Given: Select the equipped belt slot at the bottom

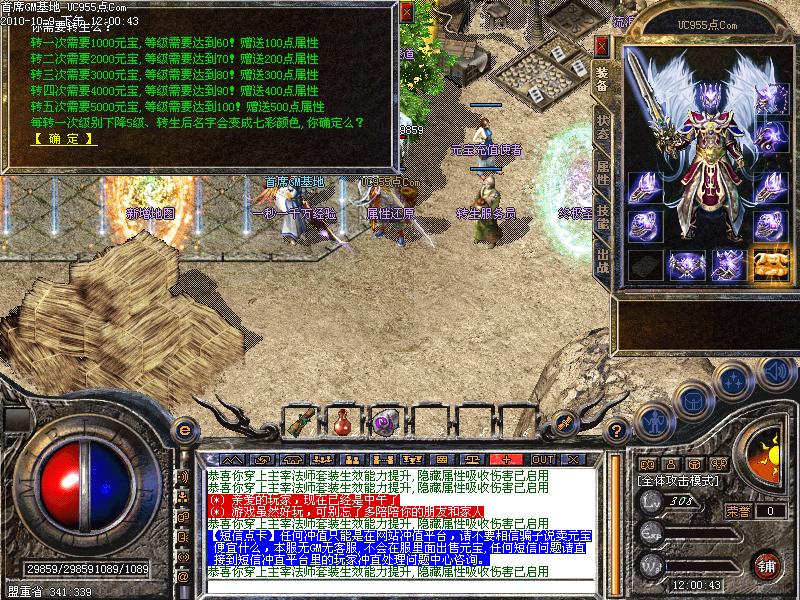Looking at the screenshot, I should [685, 265].
